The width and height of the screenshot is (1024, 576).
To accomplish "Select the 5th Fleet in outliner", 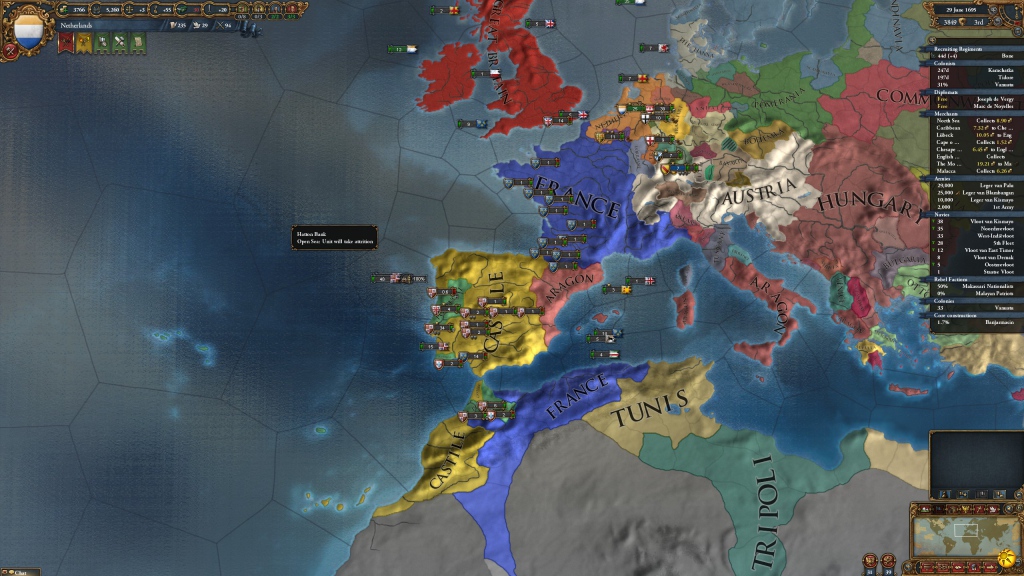I will click(x=975, y=241).
